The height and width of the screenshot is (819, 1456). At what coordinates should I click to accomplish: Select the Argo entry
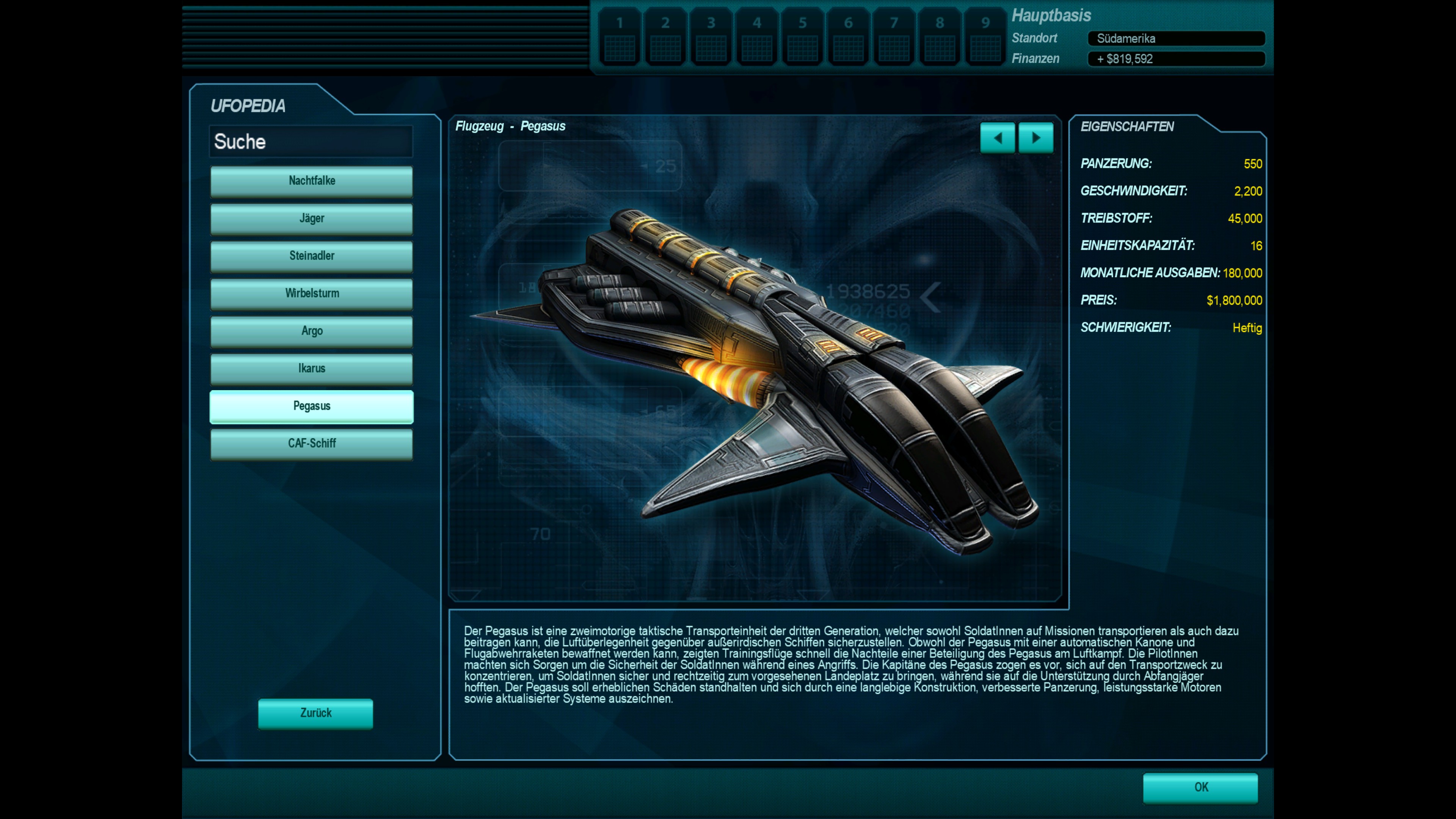311,331
